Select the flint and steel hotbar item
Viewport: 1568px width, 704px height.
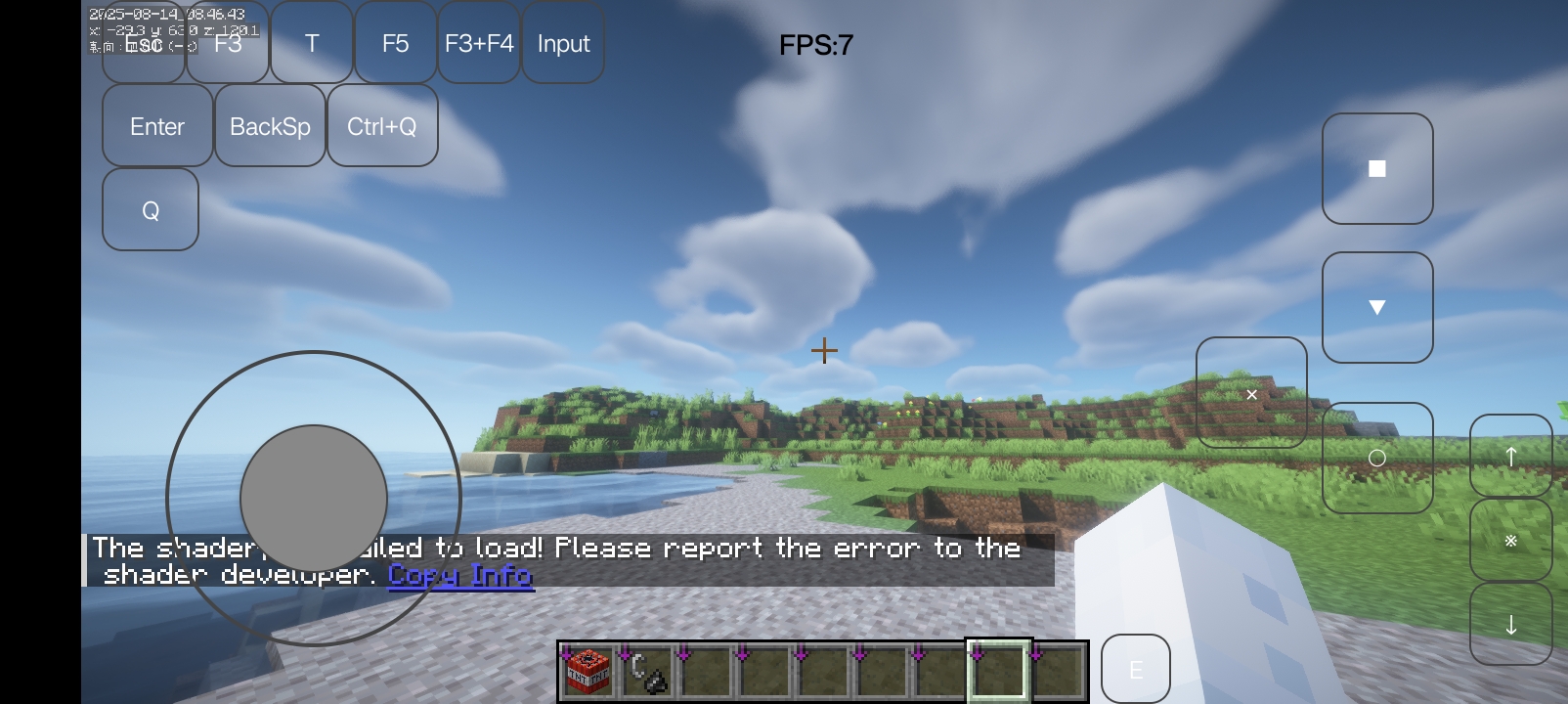click(646, 669)
